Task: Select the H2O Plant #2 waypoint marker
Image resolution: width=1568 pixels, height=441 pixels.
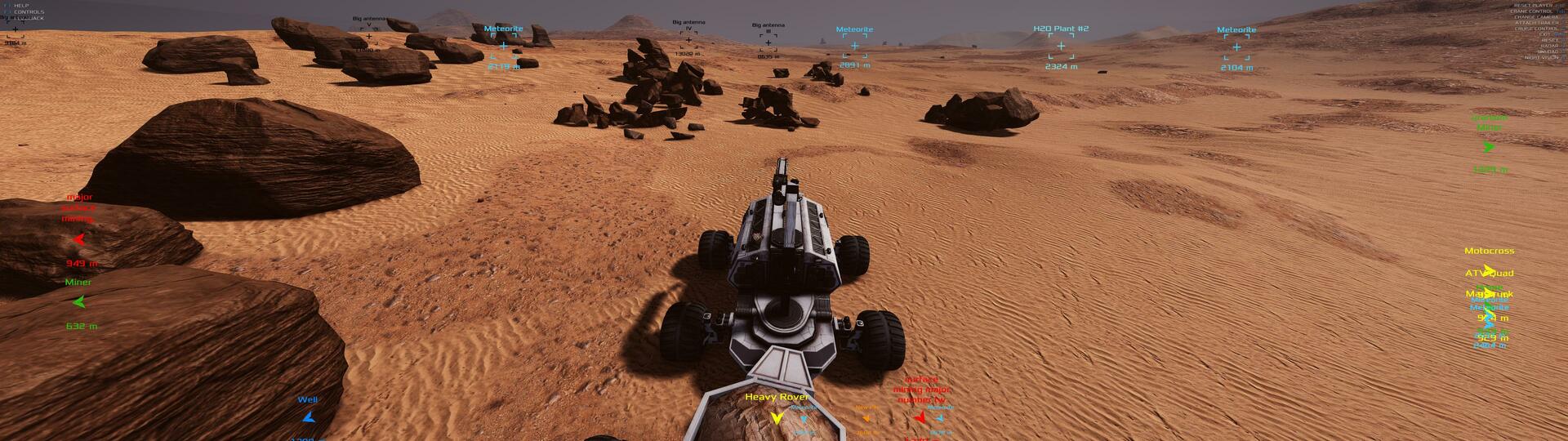Action: (1061, 47)
